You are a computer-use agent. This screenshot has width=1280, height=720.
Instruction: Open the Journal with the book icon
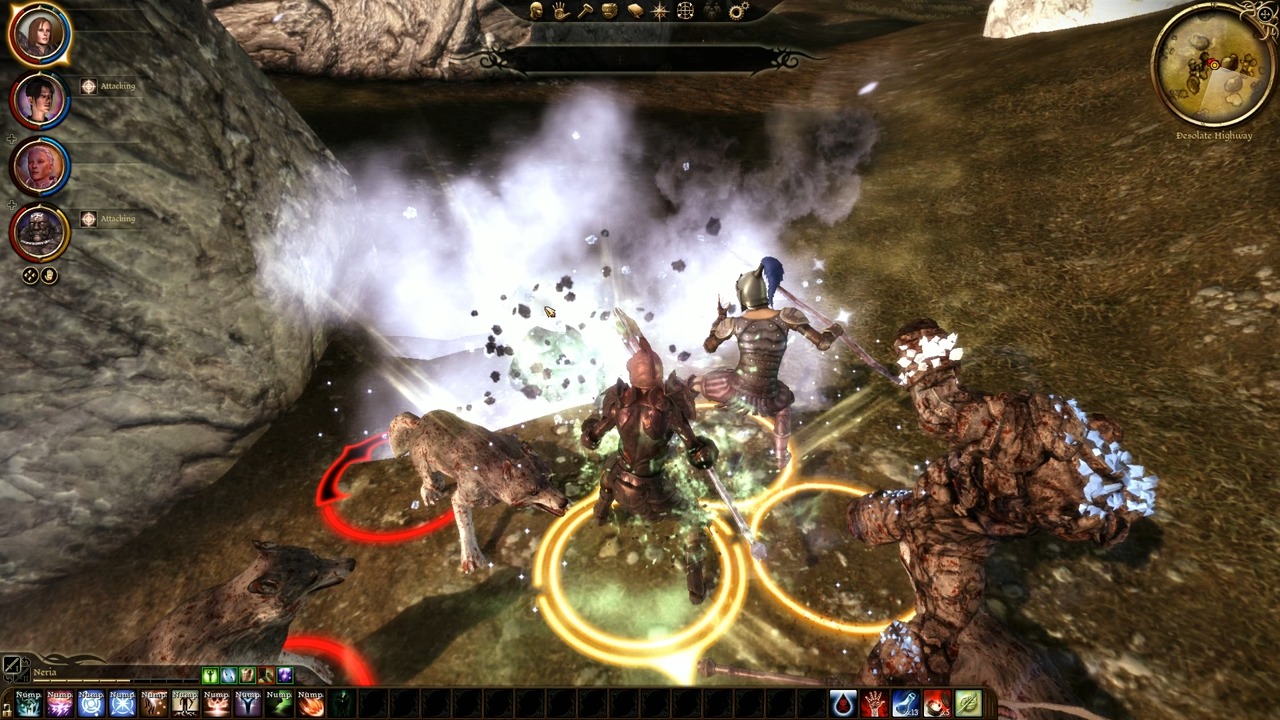pyautogui.click(x=634, y=12)
